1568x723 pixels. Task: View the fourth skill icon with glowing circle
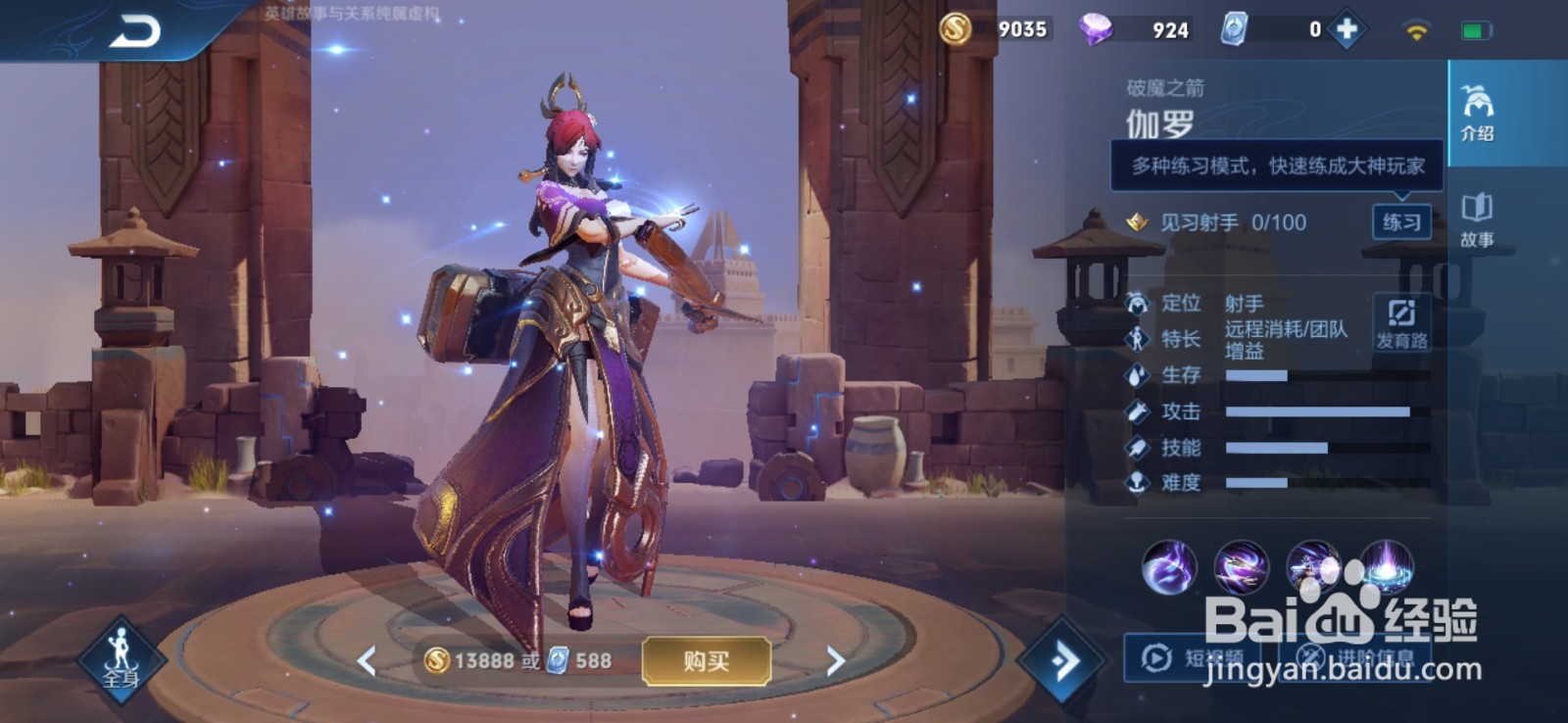coord(1387,565)
